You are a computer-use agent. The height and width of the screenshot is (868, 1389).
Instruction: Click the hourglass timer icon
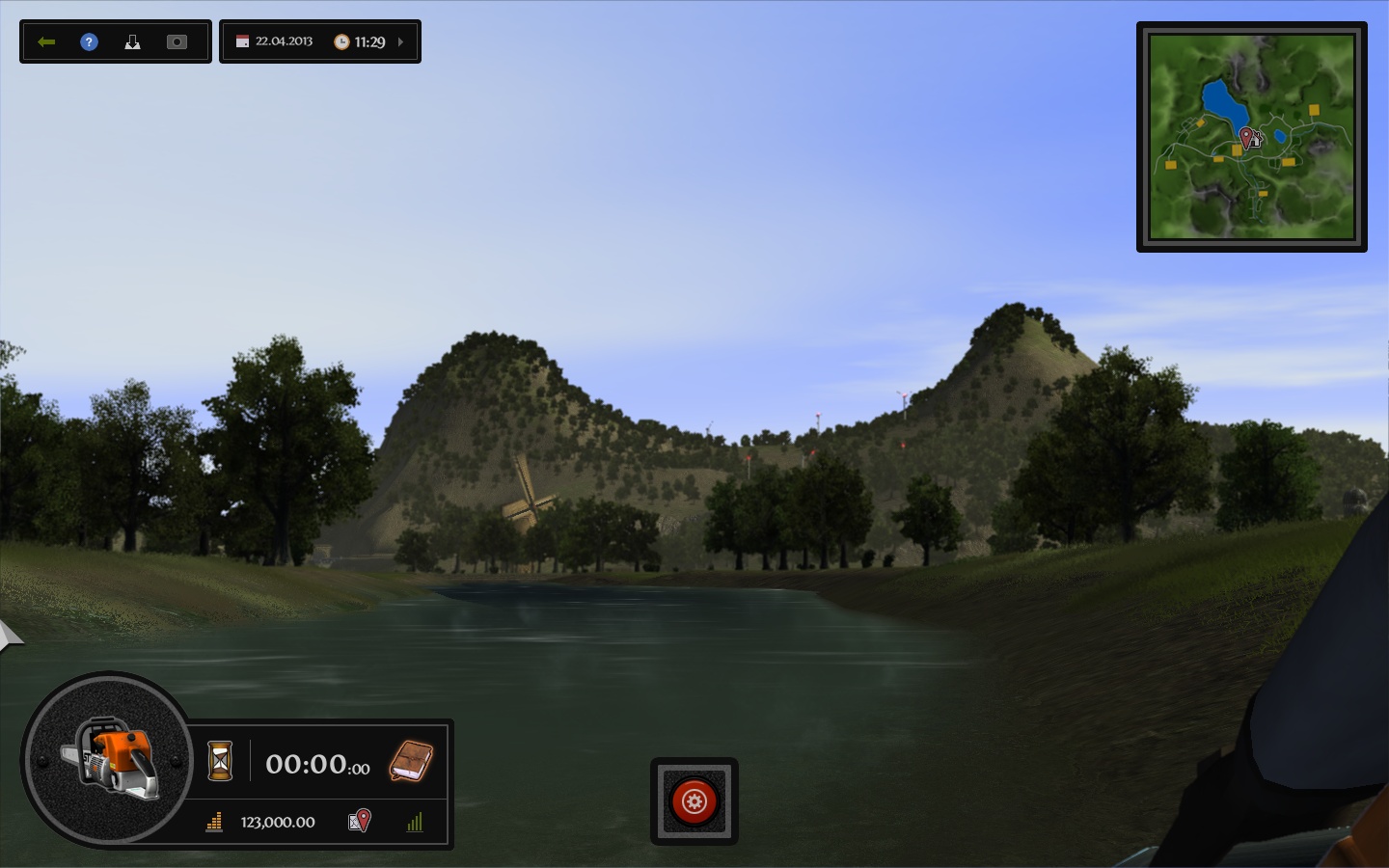point(220,763)
